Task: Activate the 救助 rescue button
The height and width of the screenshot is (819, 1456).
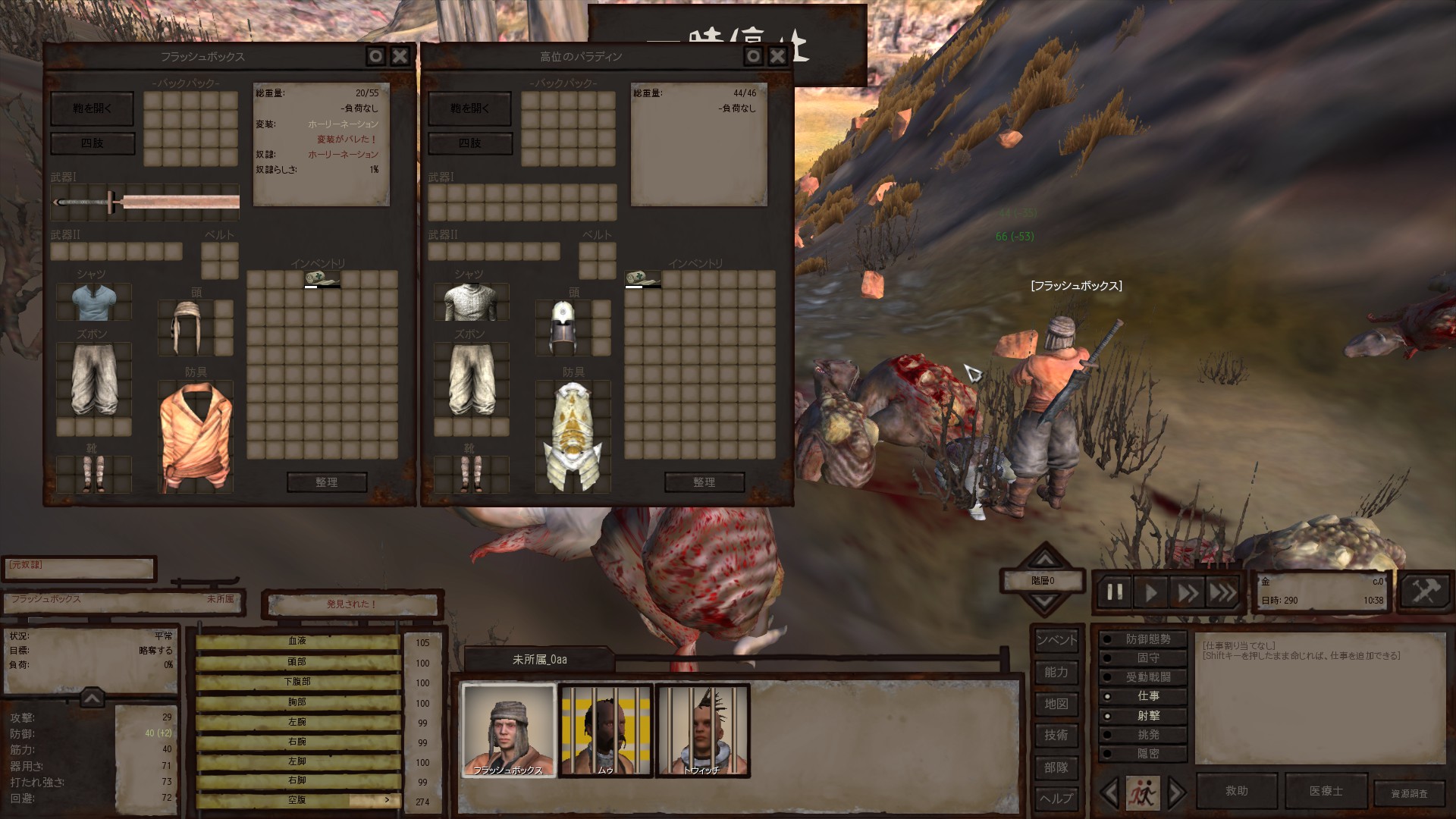Action: pyautogui.click(x=1236, y=791)
